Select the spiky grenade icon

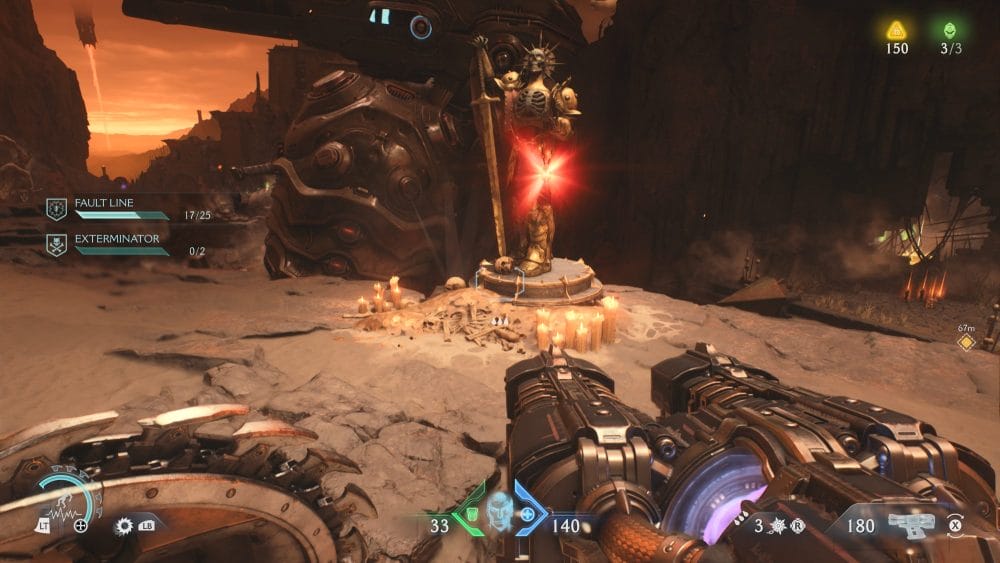tap(776, 525)
